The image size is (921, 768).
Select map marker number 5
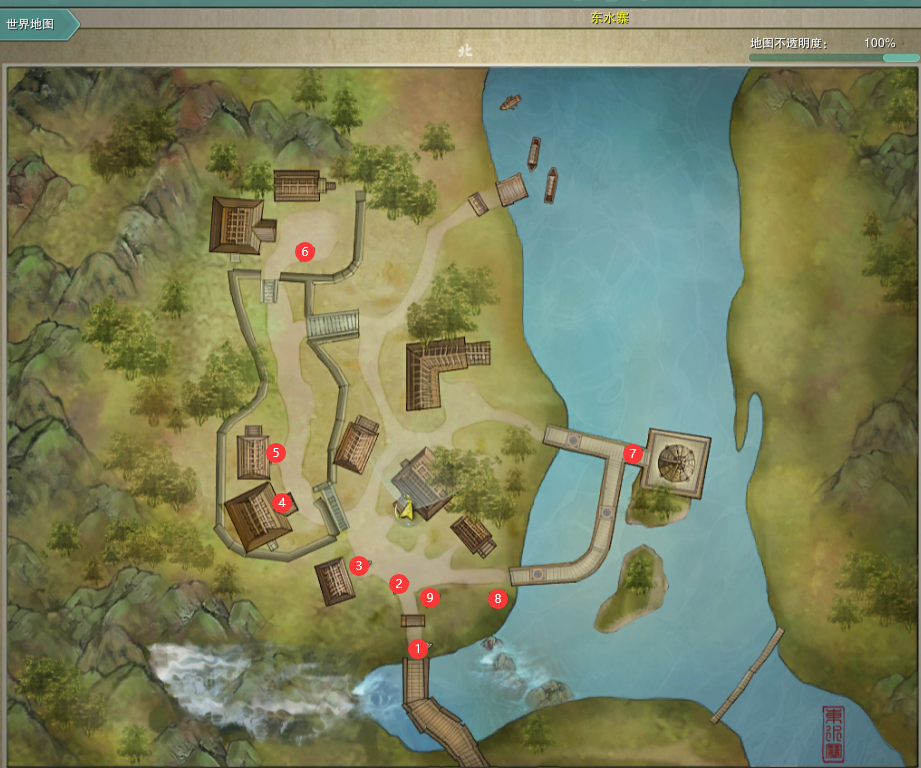point(277,453)
